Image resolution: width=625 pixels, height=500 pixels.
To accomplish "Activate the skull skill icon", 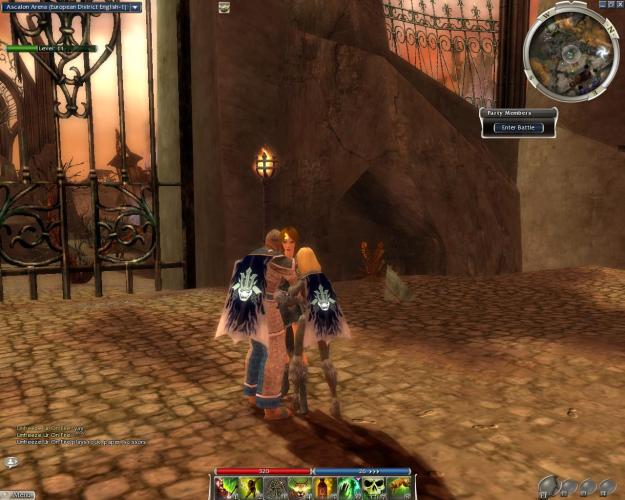I will click(x=374, y=488).
